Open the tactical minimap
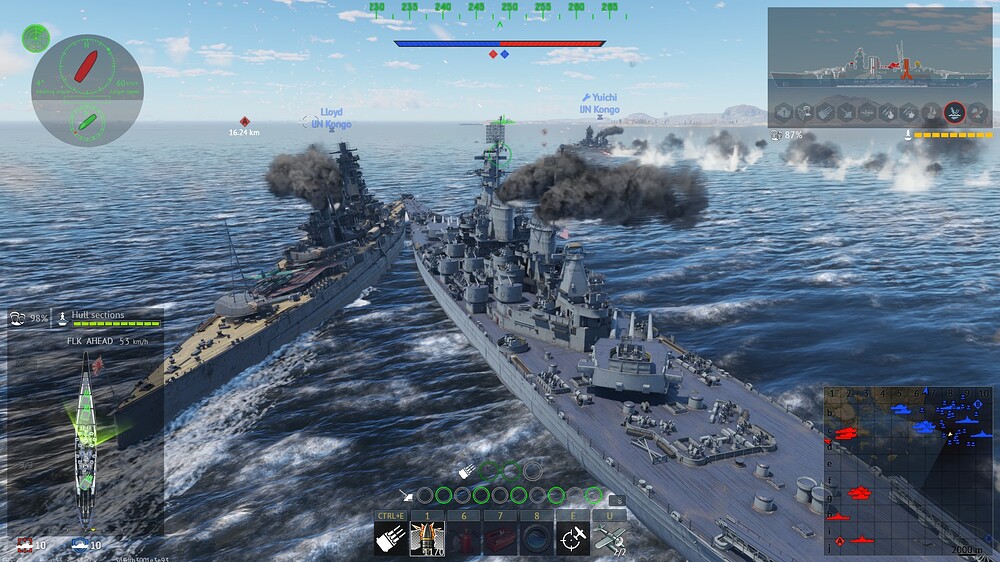The width and height of the screenshot is (1000, 562). tap(908, 470)
